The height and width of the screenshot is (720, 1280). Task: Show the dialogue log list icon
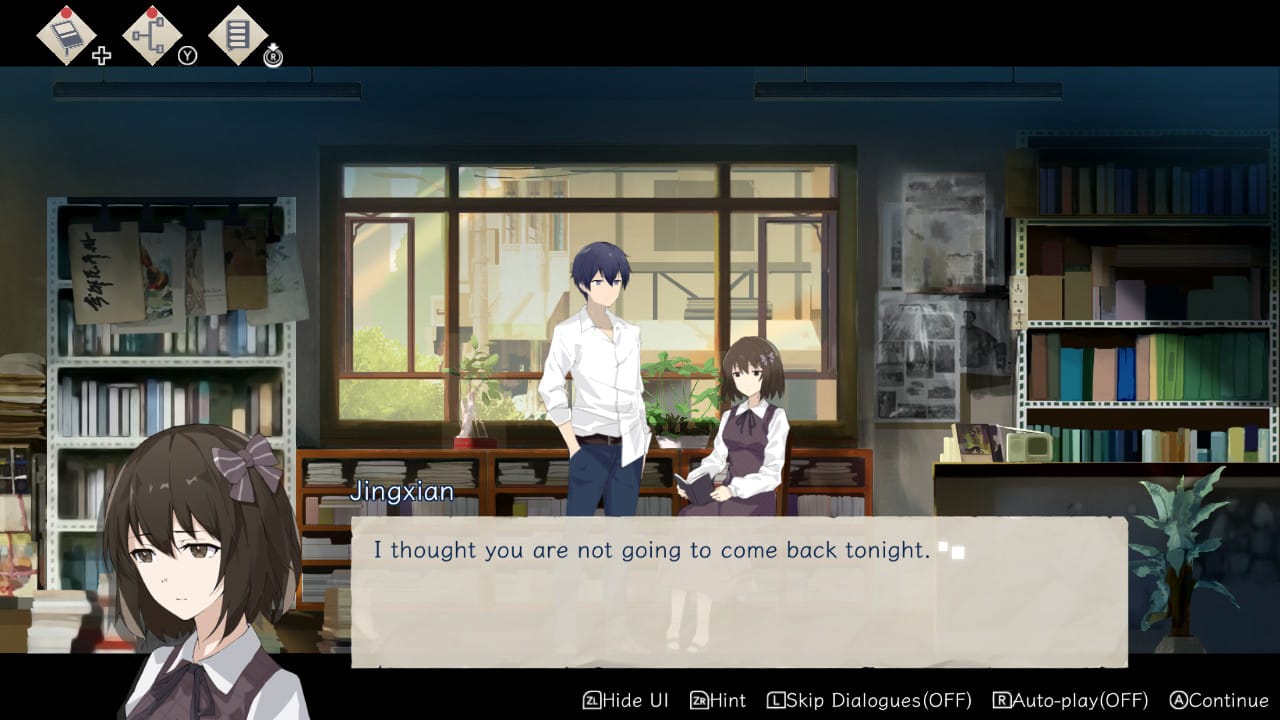click(237, 36)
